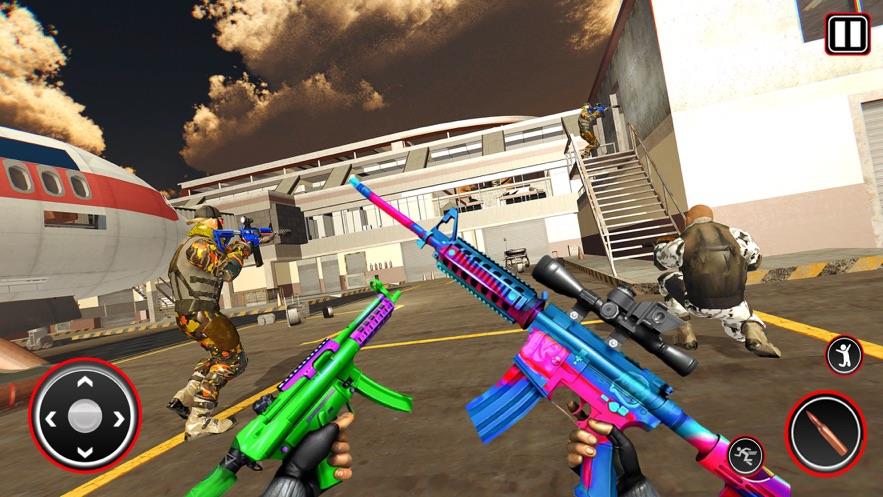
Task: Activate the jumping figure button
Action: (x=844, y=355)
